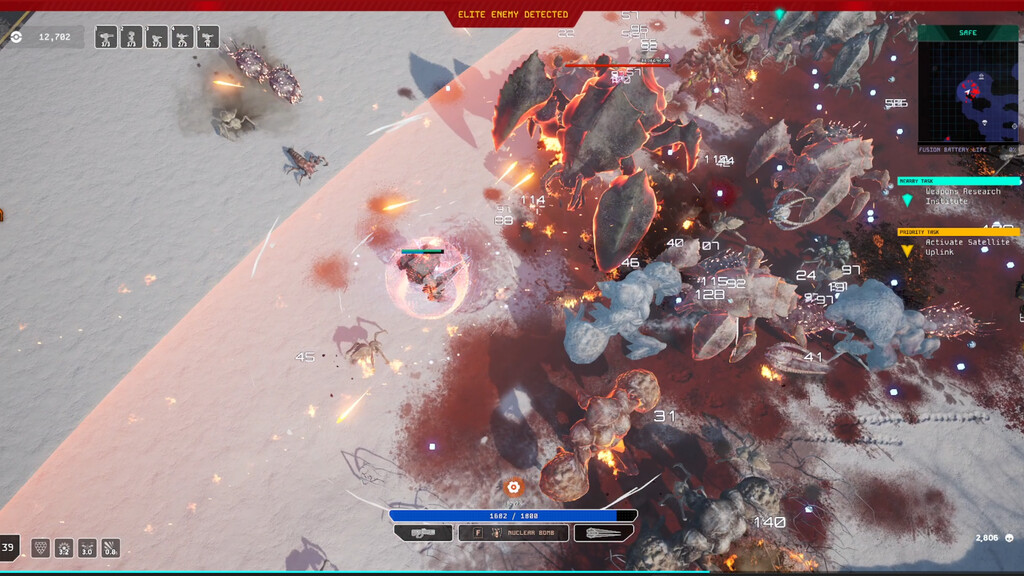Select turret slot number 1
Screen dimensions: 1024x576
point(106,38)
